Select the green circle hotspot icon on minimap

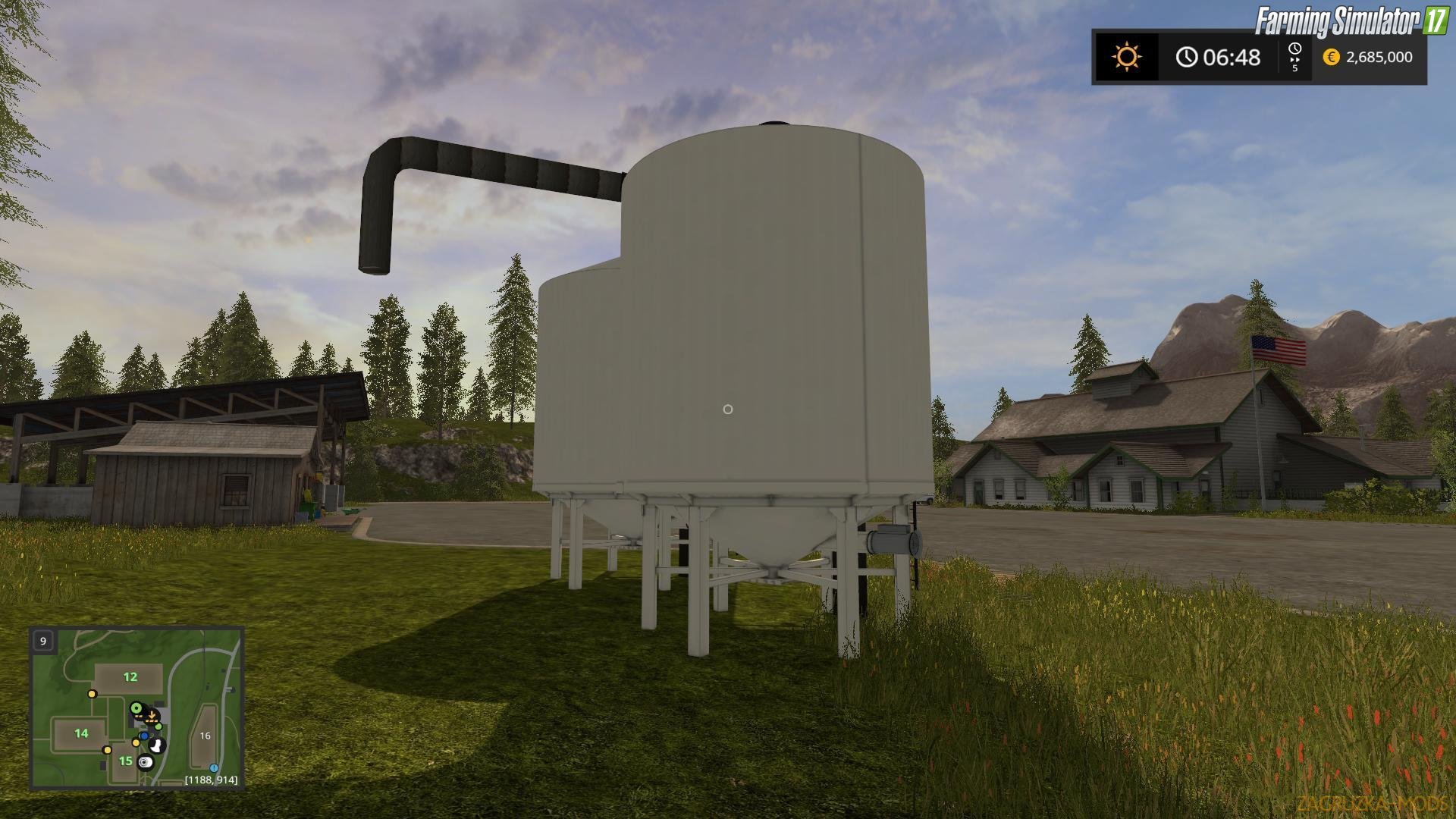point(136,708)
